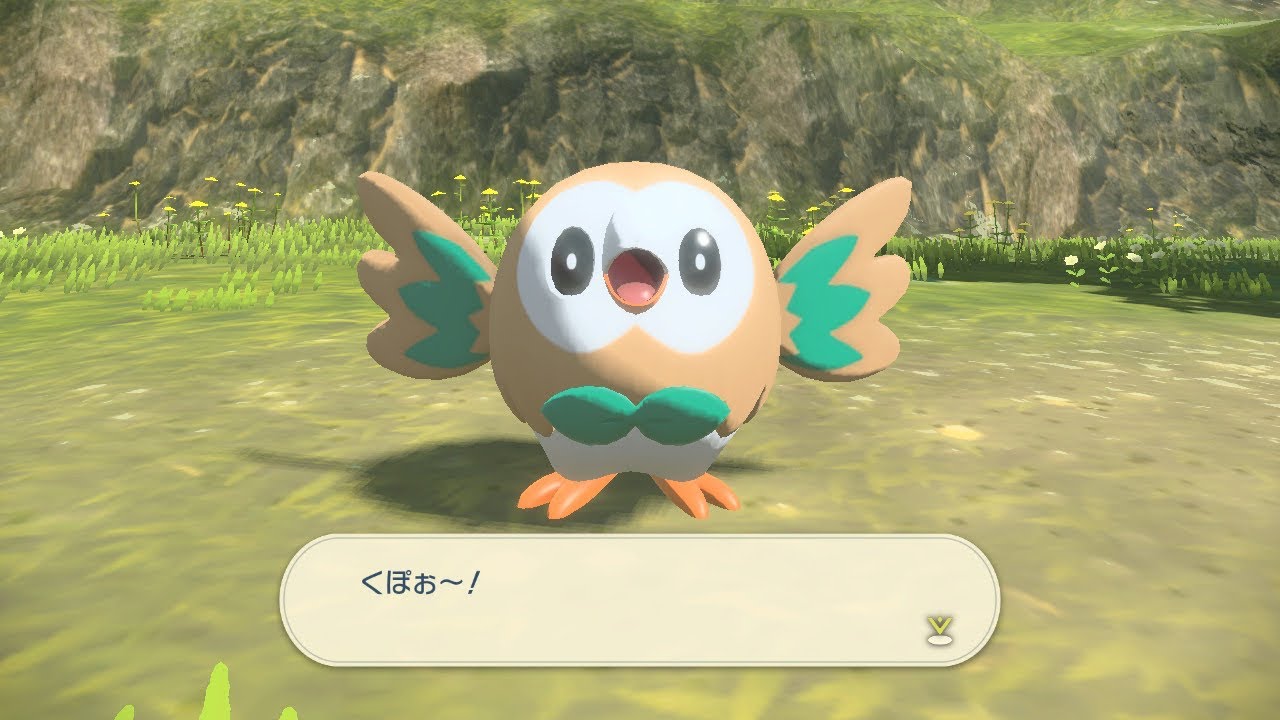
Task: Click Rowlet's orange left foot
Action: [565, 490]
